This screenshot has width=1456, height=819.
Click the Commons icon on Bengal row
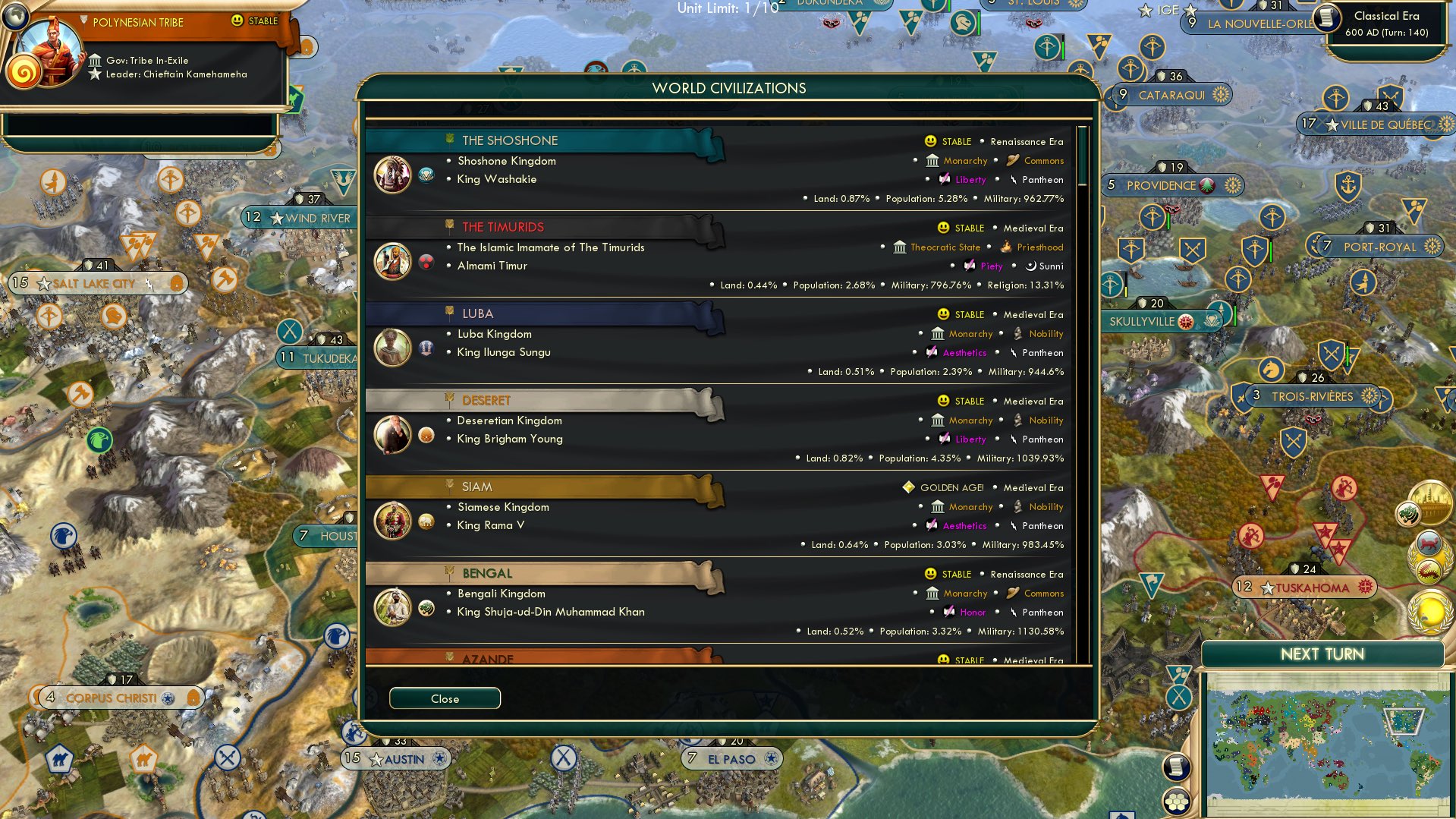[x=1012, y=593]
